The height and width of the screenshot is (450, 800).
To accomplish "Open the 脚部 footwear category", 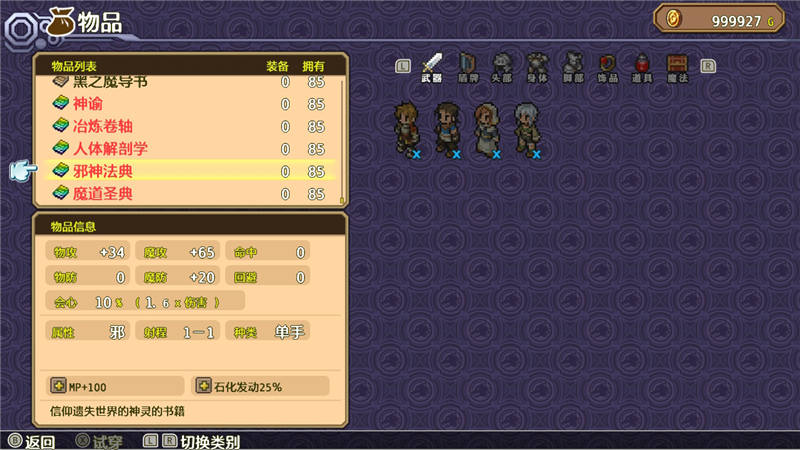I will pos(573,67).
